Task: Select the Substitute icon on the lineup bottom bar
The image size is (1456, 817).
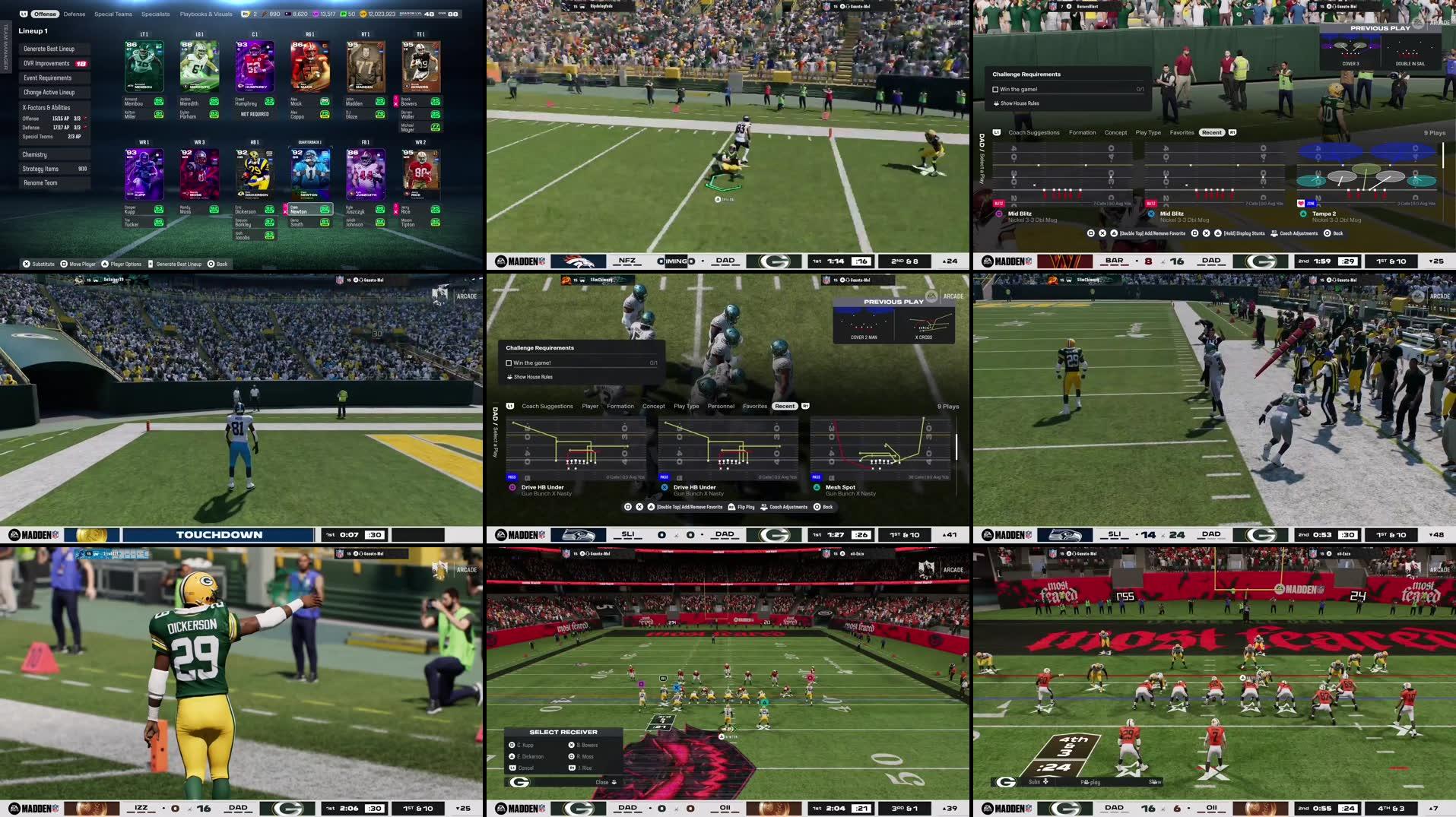Action: click(27, 264)
